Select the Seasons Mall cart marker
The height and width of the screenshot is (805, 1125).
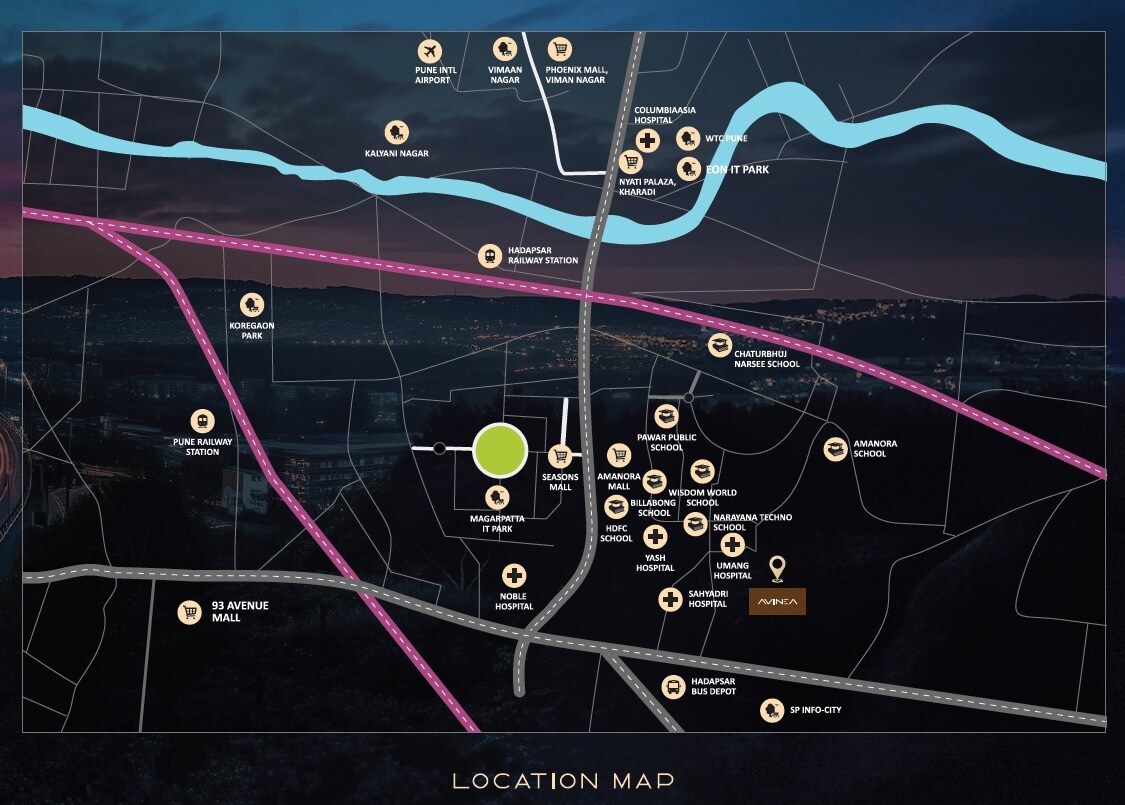(x=561, y=456)
